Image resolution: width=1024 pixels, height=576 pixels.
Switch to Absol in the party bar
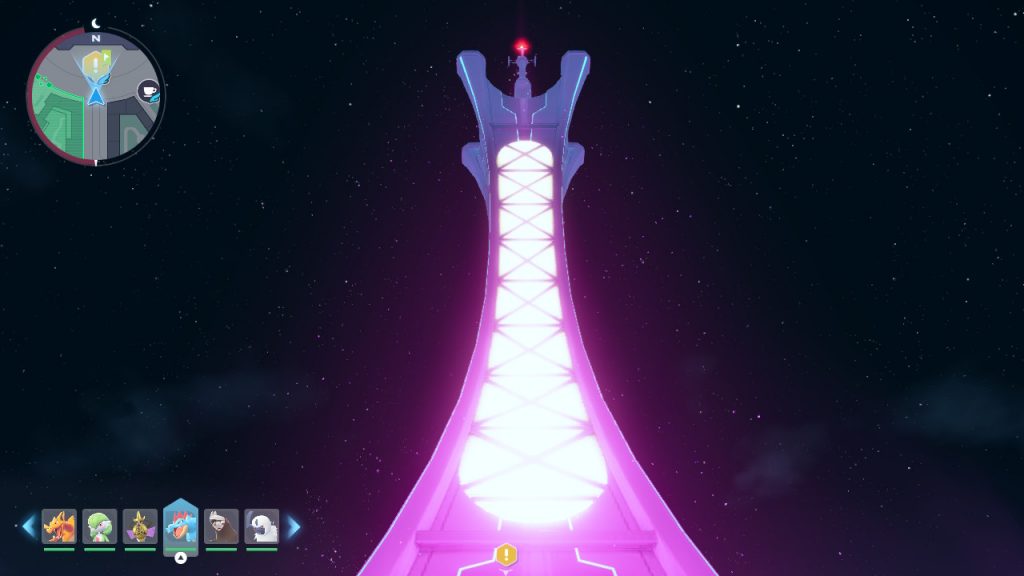262,526
